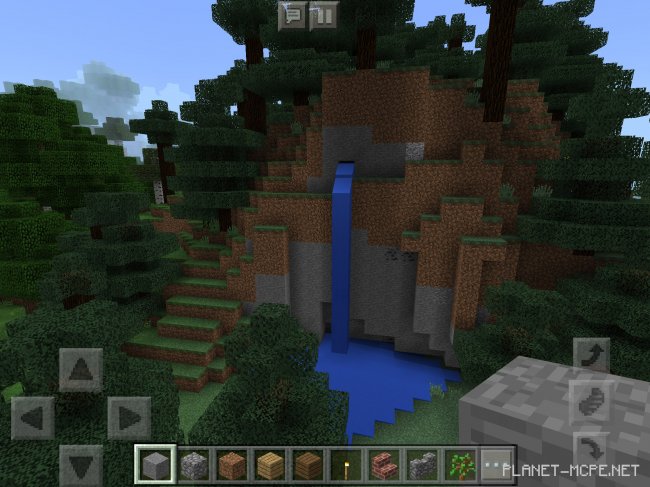650x487 pixels.
Task: Pause the game with the pause button
Action: point(324,15)
